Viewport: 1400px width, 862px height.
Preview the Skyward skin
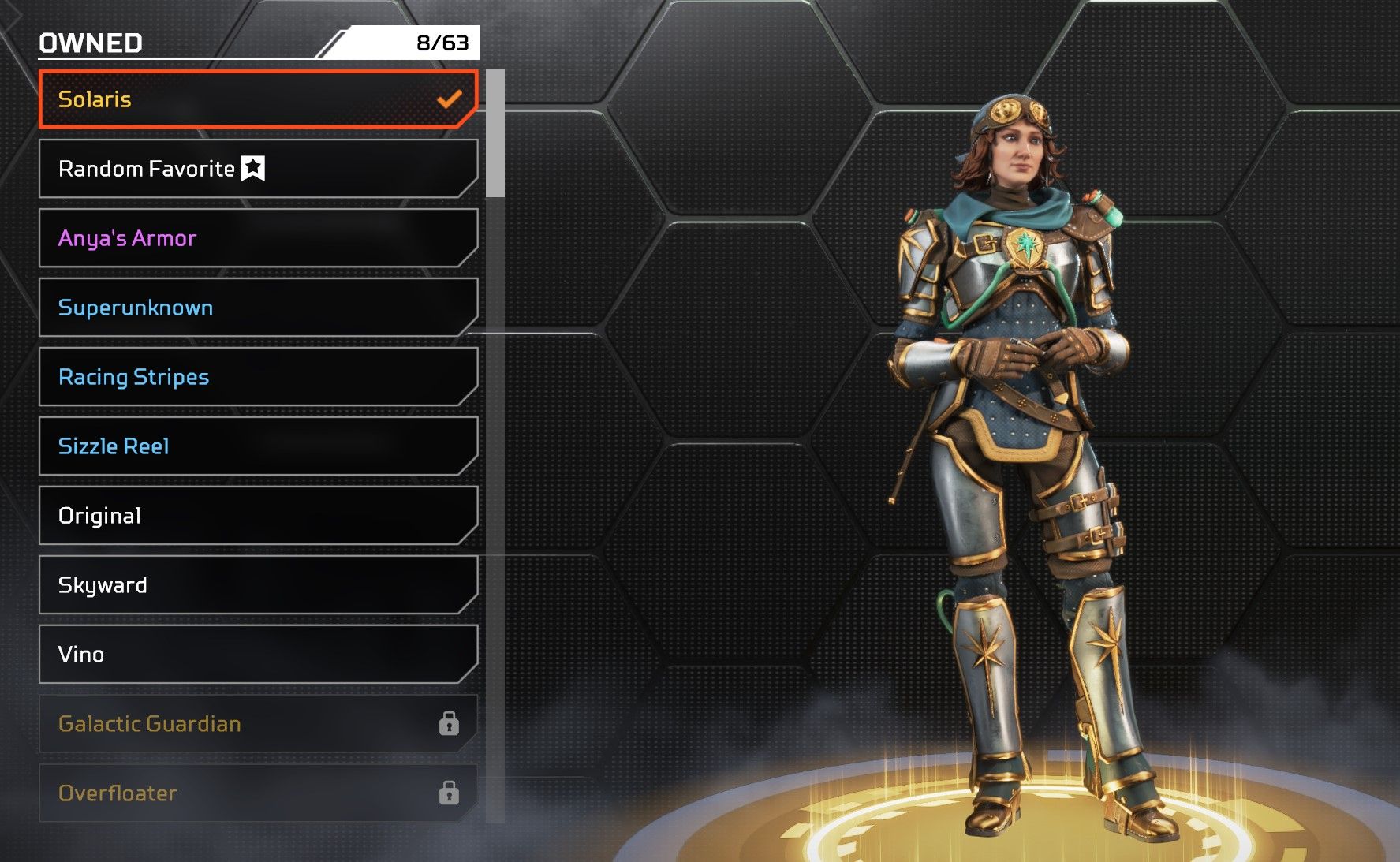tap(258, 585)
